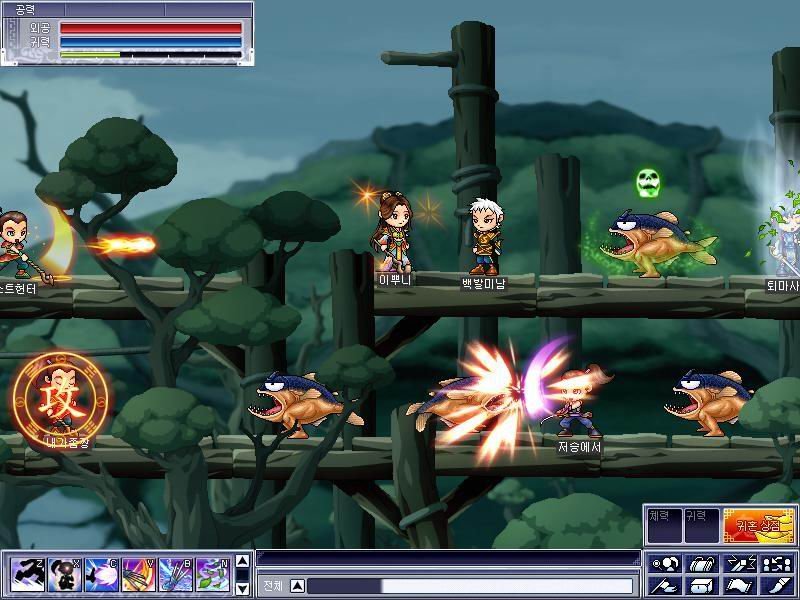
Task: Activate the B-key blue blades skill
Action: point(176,575)
